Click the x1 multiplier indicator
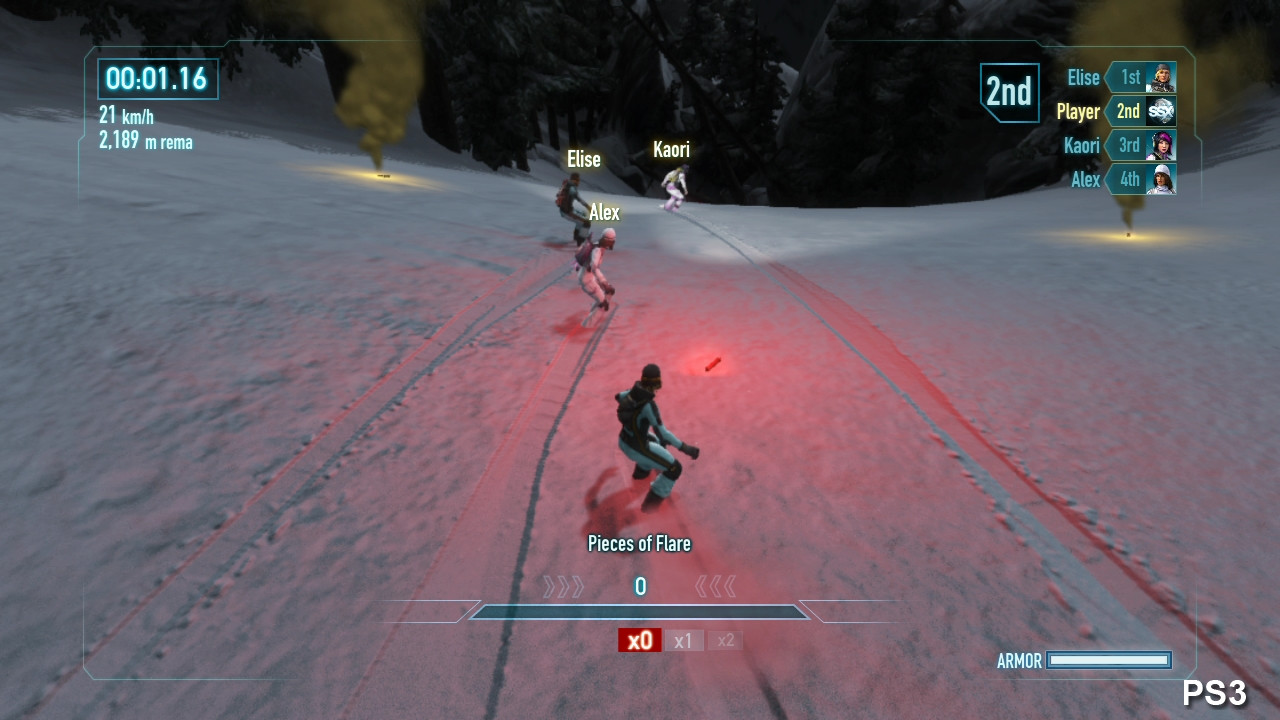This screenshot has width=1280, height=720. click(x=683, y=640)
